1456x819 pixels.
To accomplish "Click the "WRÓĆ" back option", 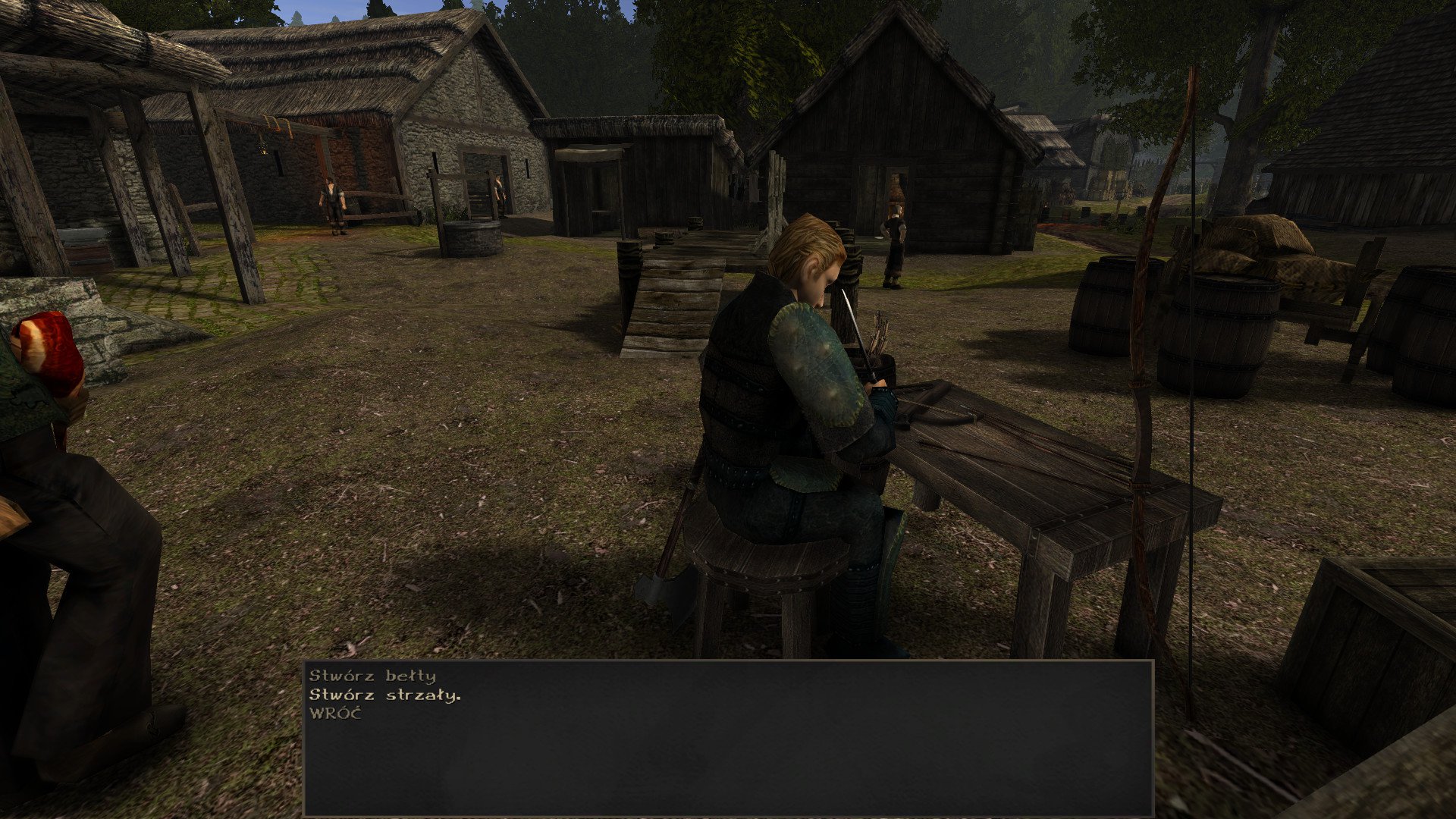I will click(335, 713).
